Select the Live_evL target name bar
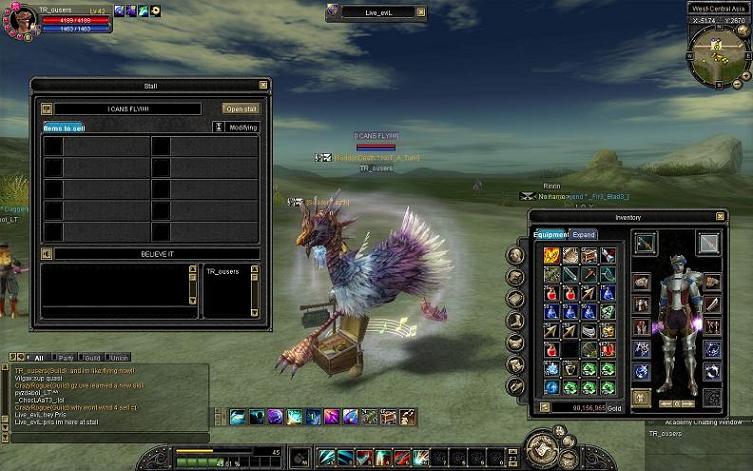753x471 pixels. pyautogui.click(x=375, y=13)
